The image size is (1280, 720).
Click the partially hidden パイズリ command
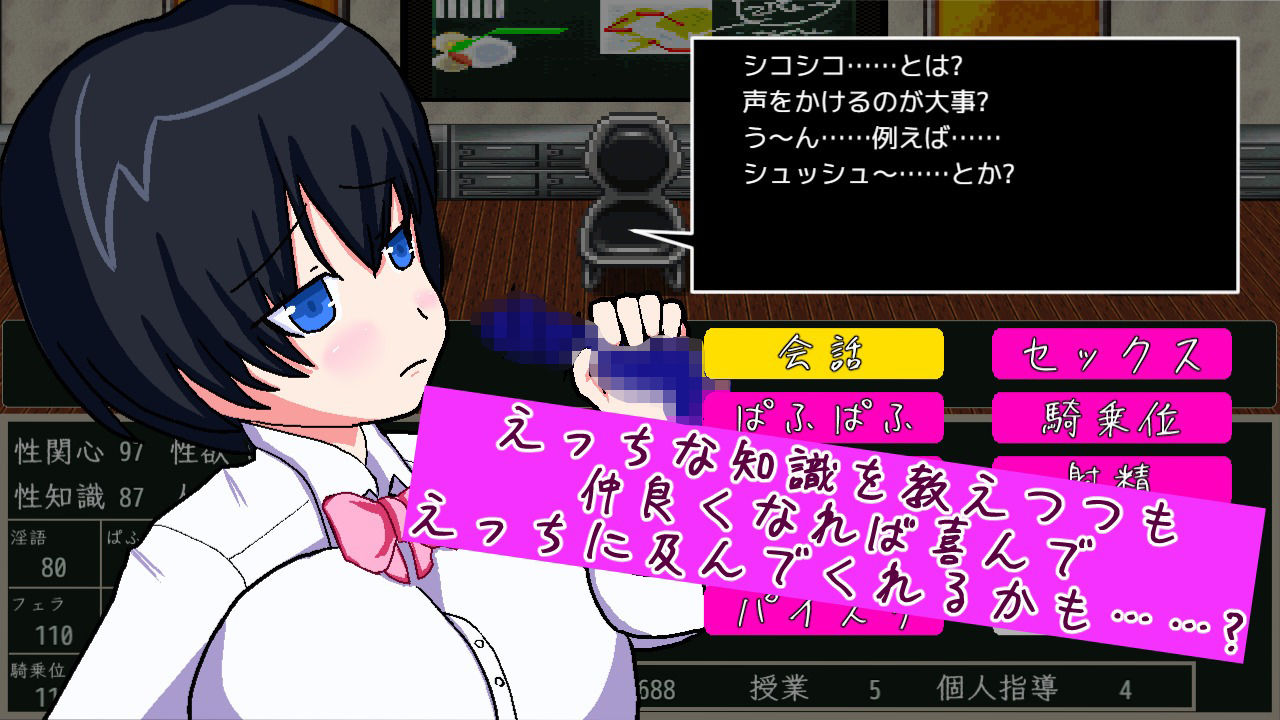pyautogui.click(x=822, y=610)
